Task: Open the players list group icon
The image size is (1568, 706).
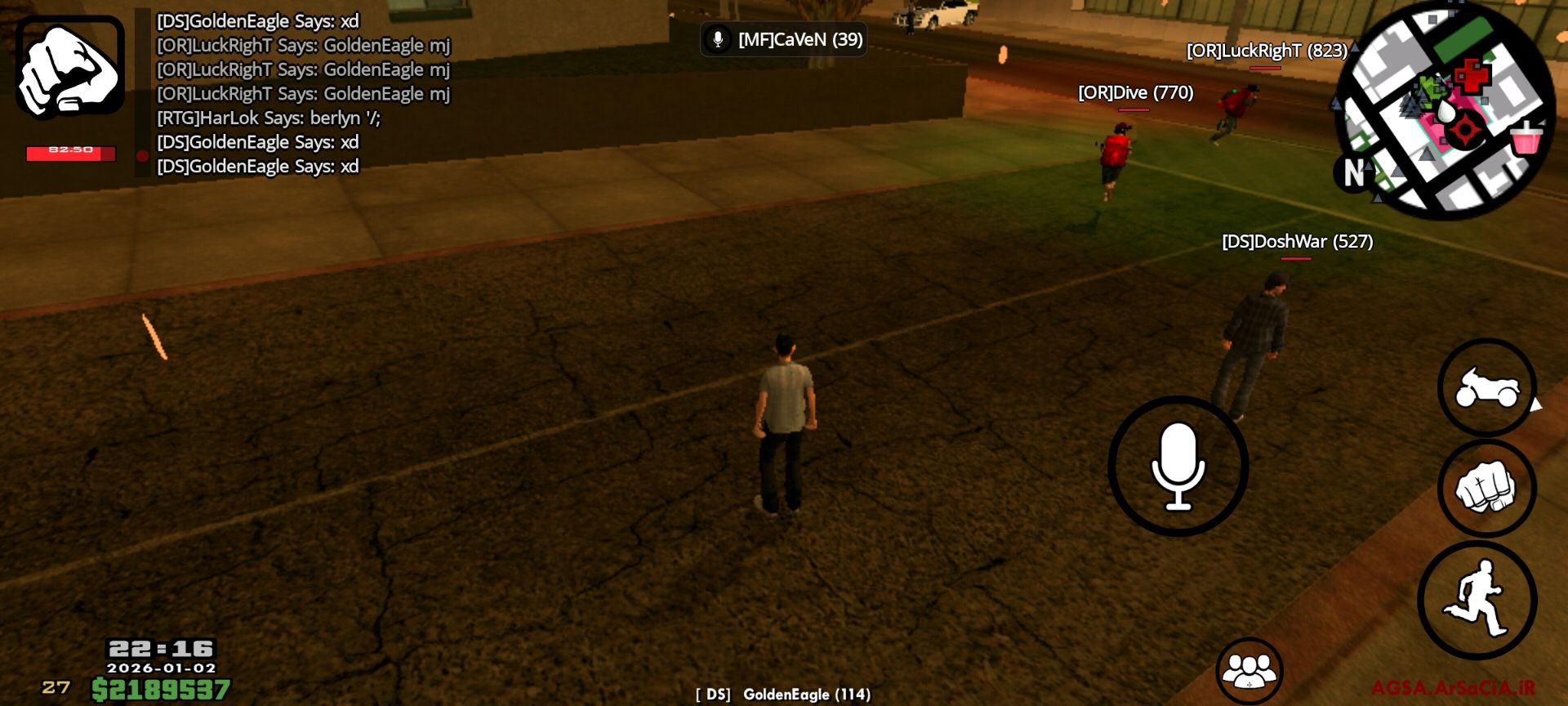Action: tap(1249, 671)
